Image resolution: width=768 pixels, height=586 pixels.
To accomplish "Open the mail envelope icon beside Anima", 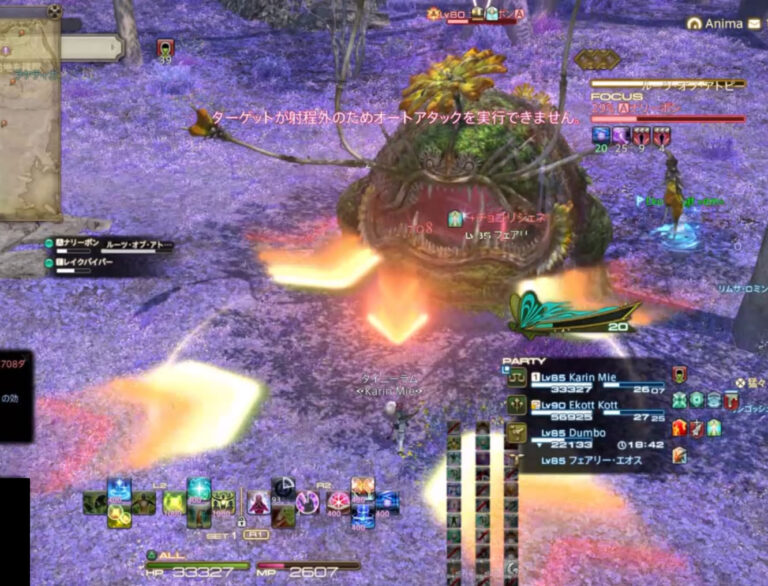I will [x=753, y=22].
